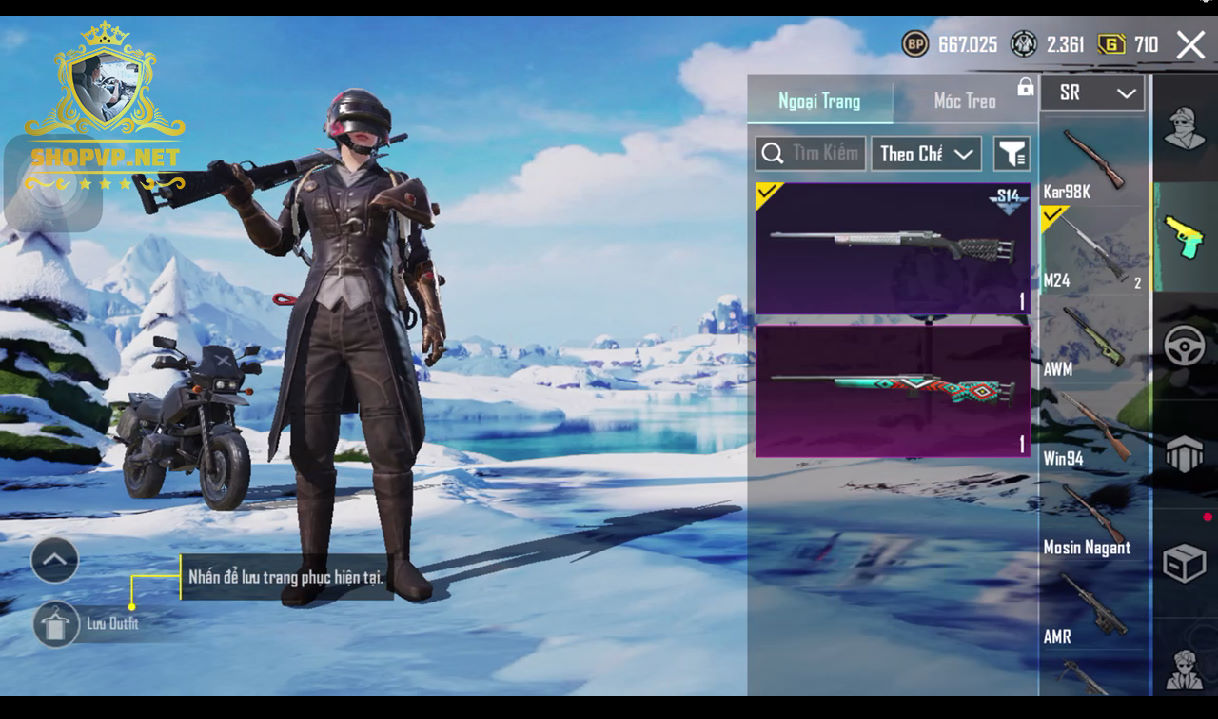Viewport: 1218px width, 719px height.
Task: Open the Theo Chế sorting dropdown
Action: tap(926, 154)
